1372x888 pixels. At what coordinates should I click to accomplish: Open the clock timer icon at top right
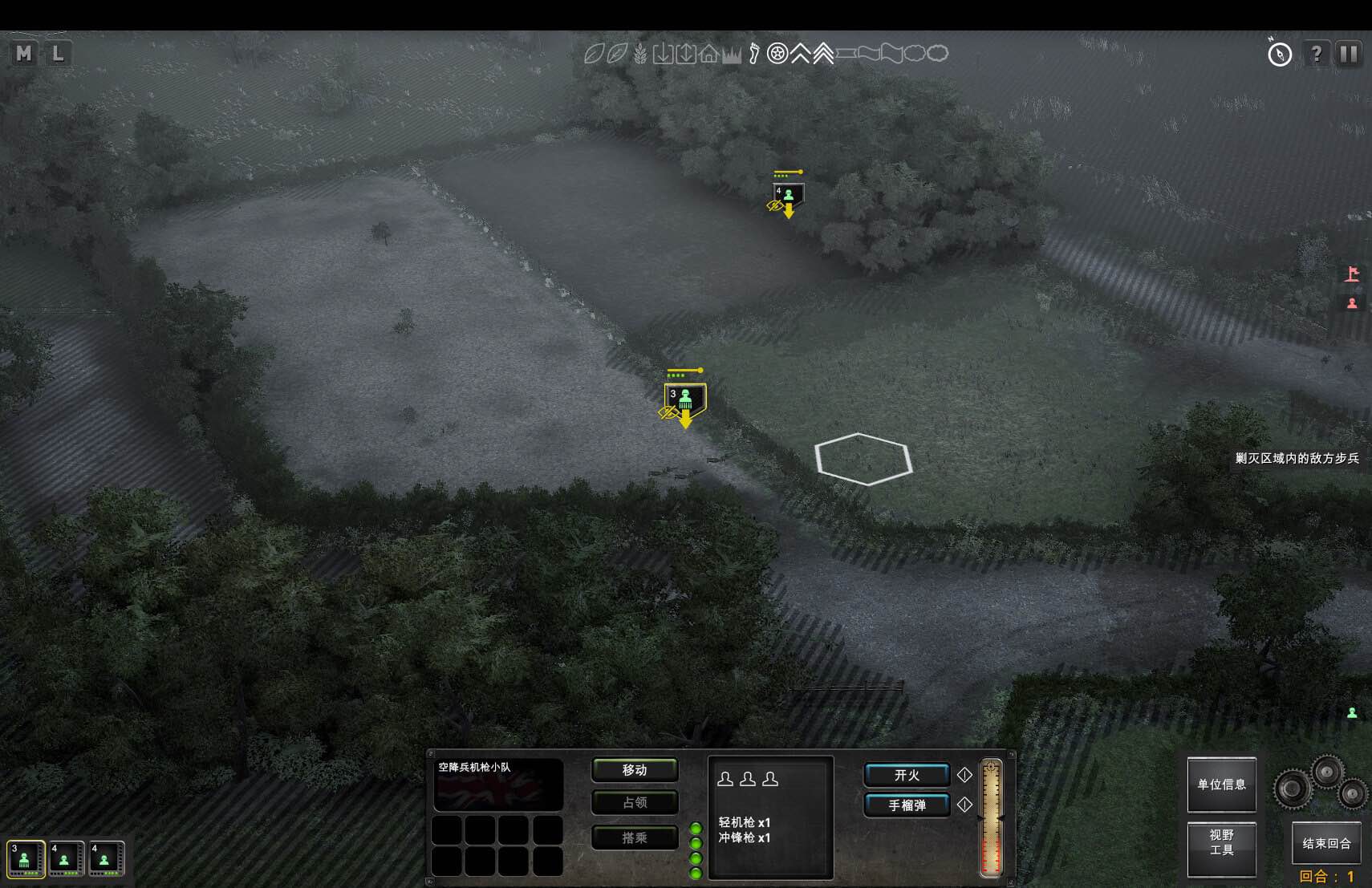pyautogui.click(x=1280, y=54)
